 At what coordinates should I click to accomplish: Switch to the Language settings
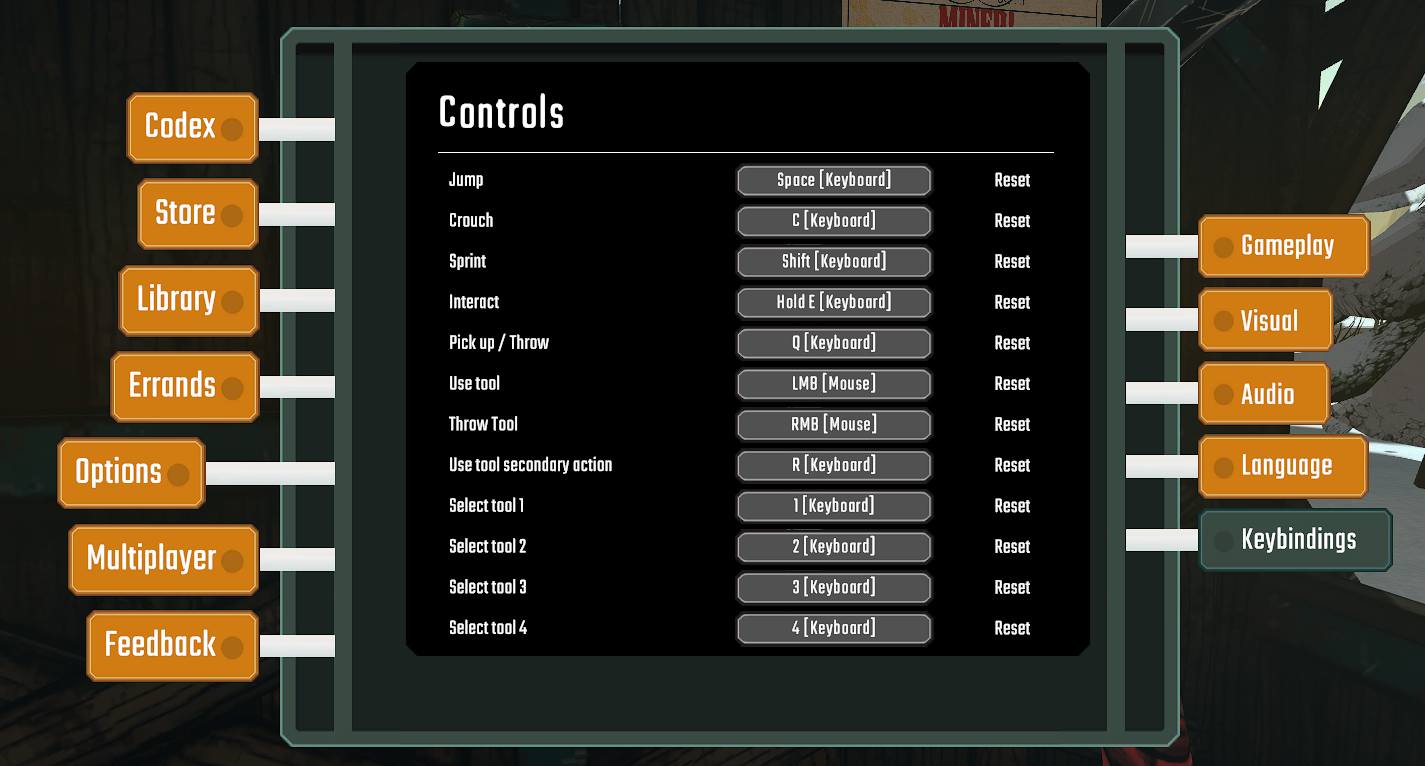pos(1283,466)
